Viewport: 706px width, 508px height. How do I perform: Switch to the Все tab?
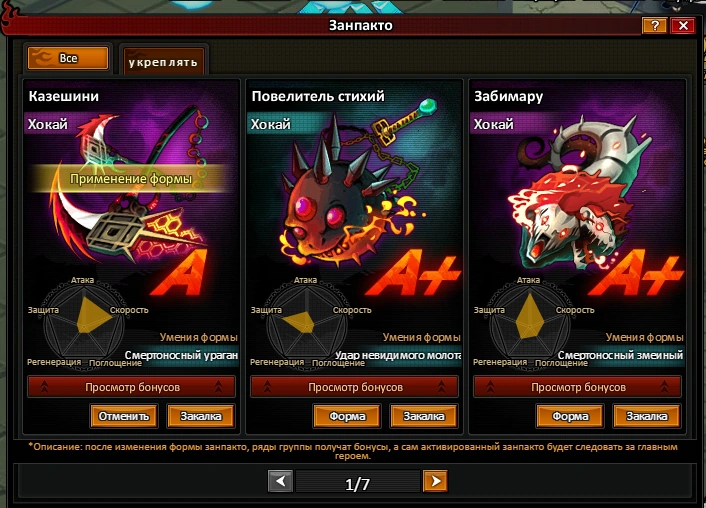tap(68, 59)
